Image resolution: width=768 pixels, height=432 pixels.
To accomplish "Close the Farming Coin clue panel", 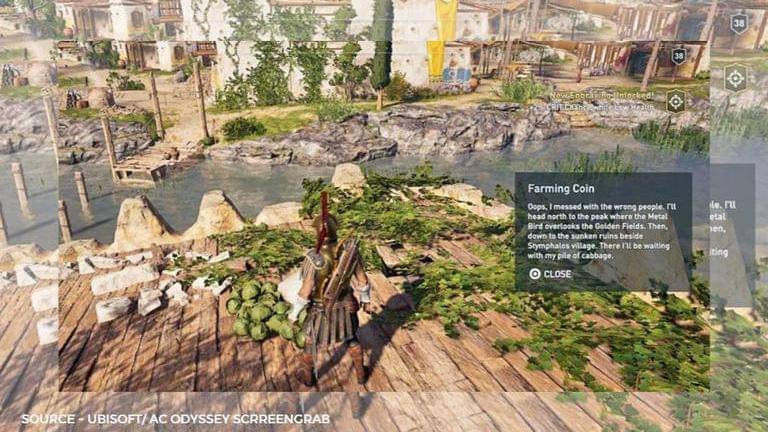I will [x=551, y=273].
